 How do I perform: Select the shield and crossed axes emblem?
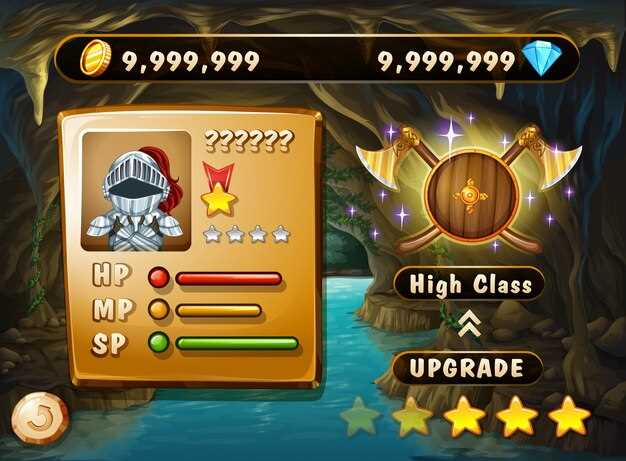(469, 189)
